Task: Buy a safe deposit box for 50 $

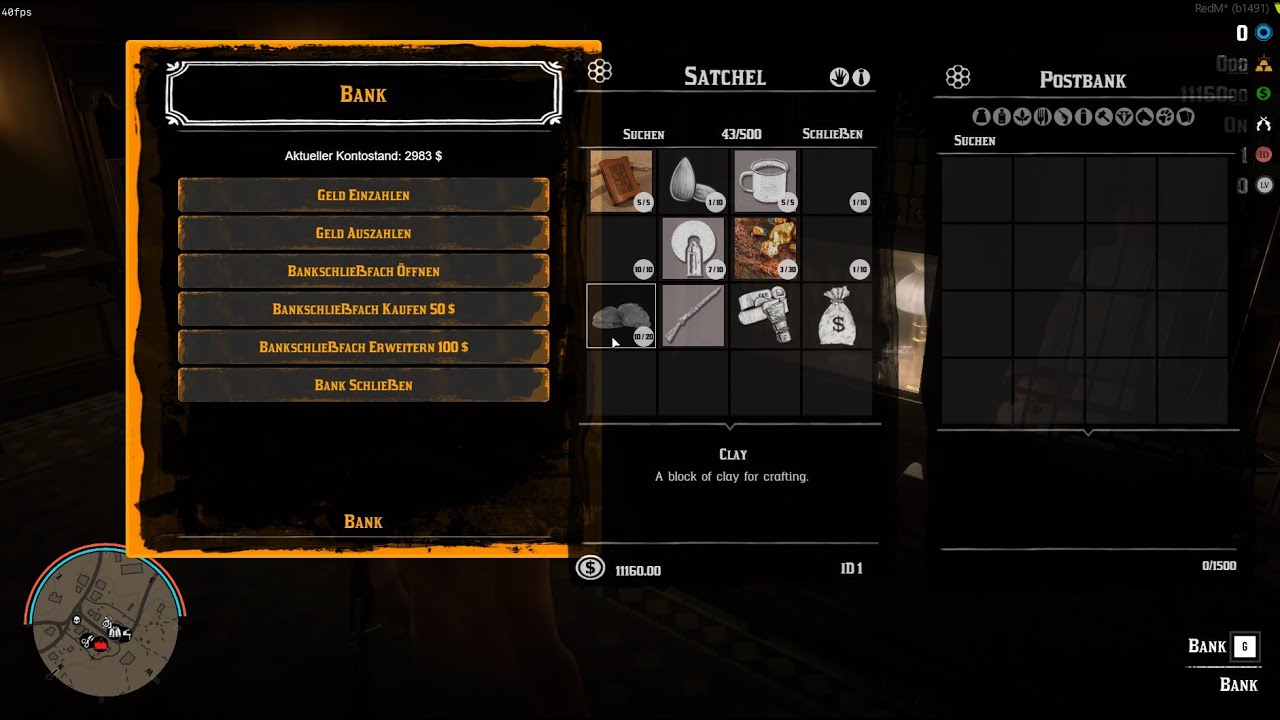Action: tap(363, 309)
